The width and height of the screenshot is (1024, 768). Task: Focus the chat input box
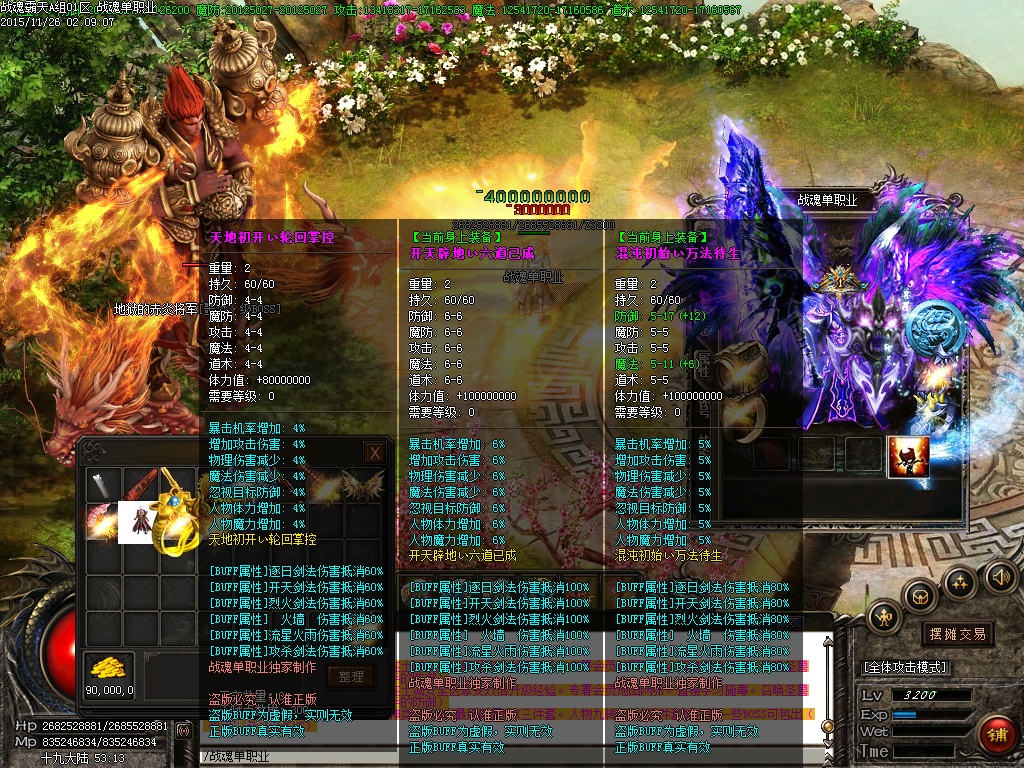point(300,757)
